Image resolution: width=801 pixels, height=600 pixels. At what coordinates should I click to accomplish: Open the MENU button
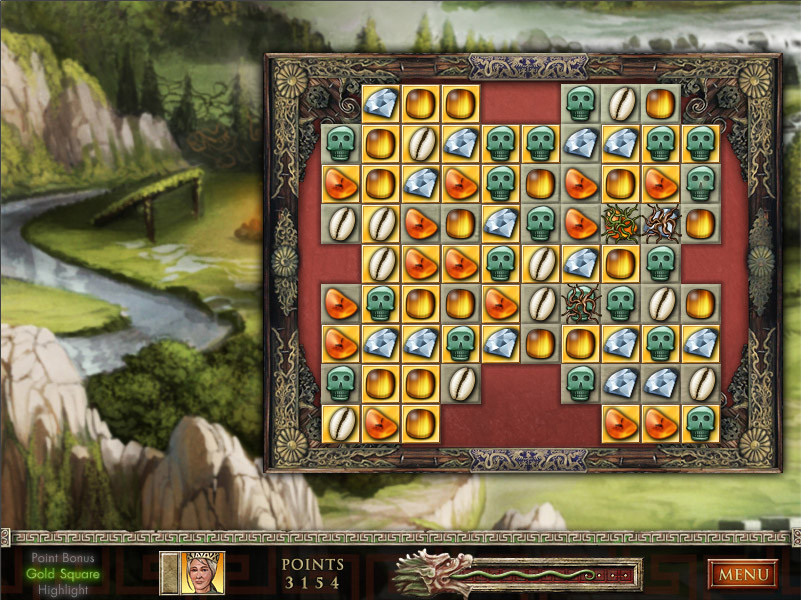coord(743,574)
